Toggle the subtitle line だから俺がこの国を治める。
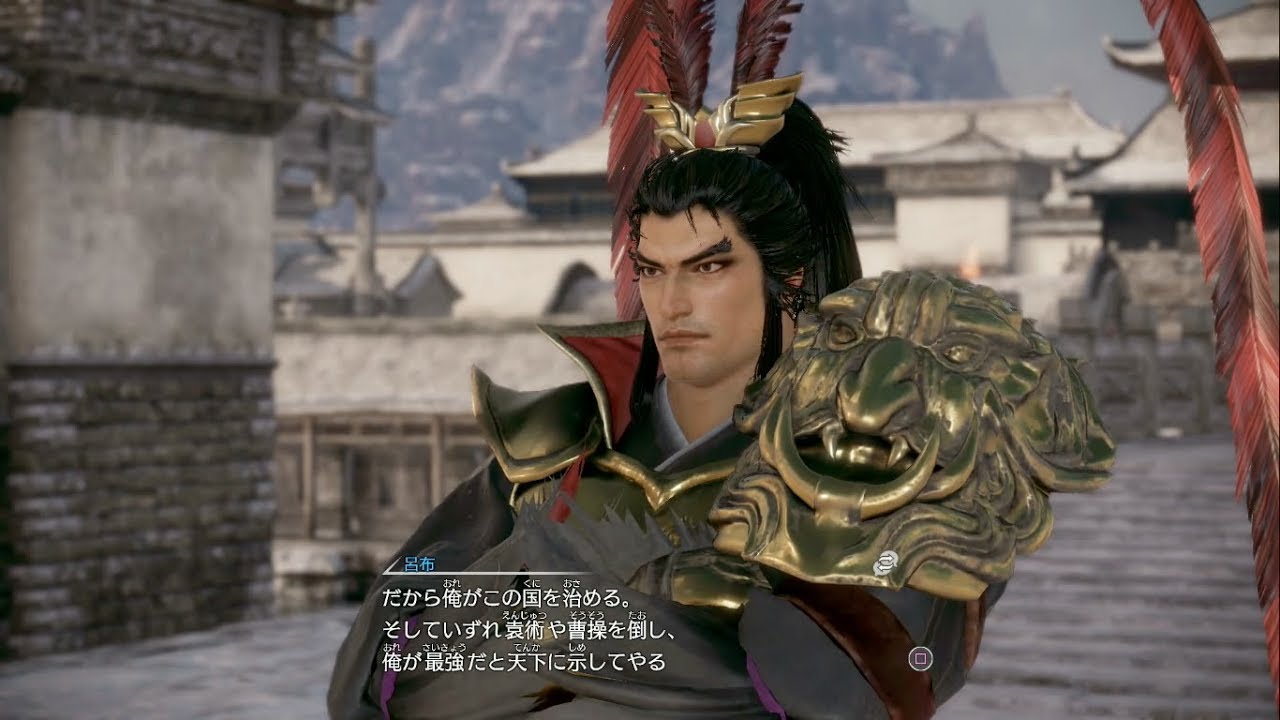1280x720 pixels. [505, 597]
